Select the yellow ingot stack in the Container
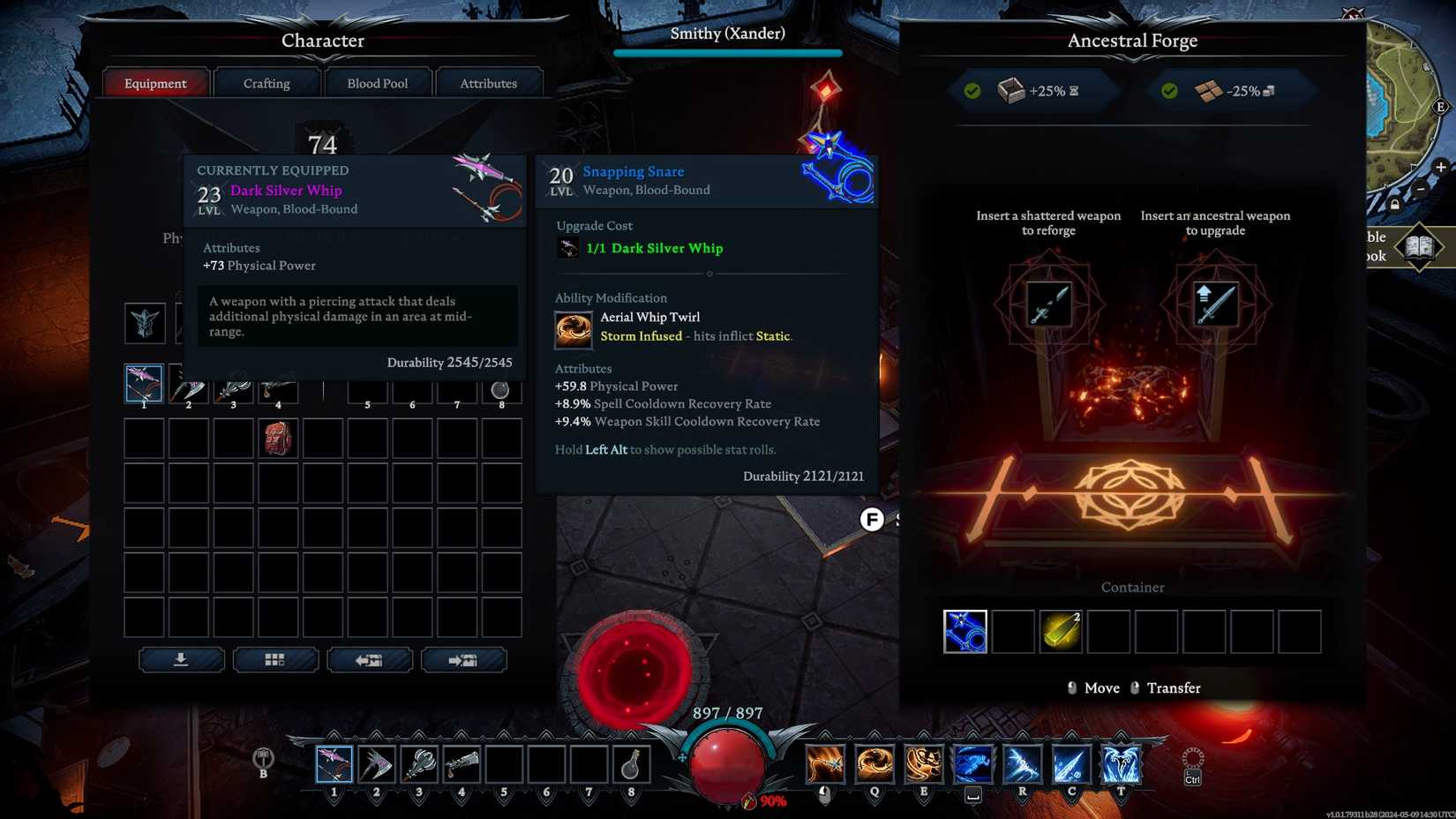Screen dimensions: 1456x819 click(x=1061, y=630)
